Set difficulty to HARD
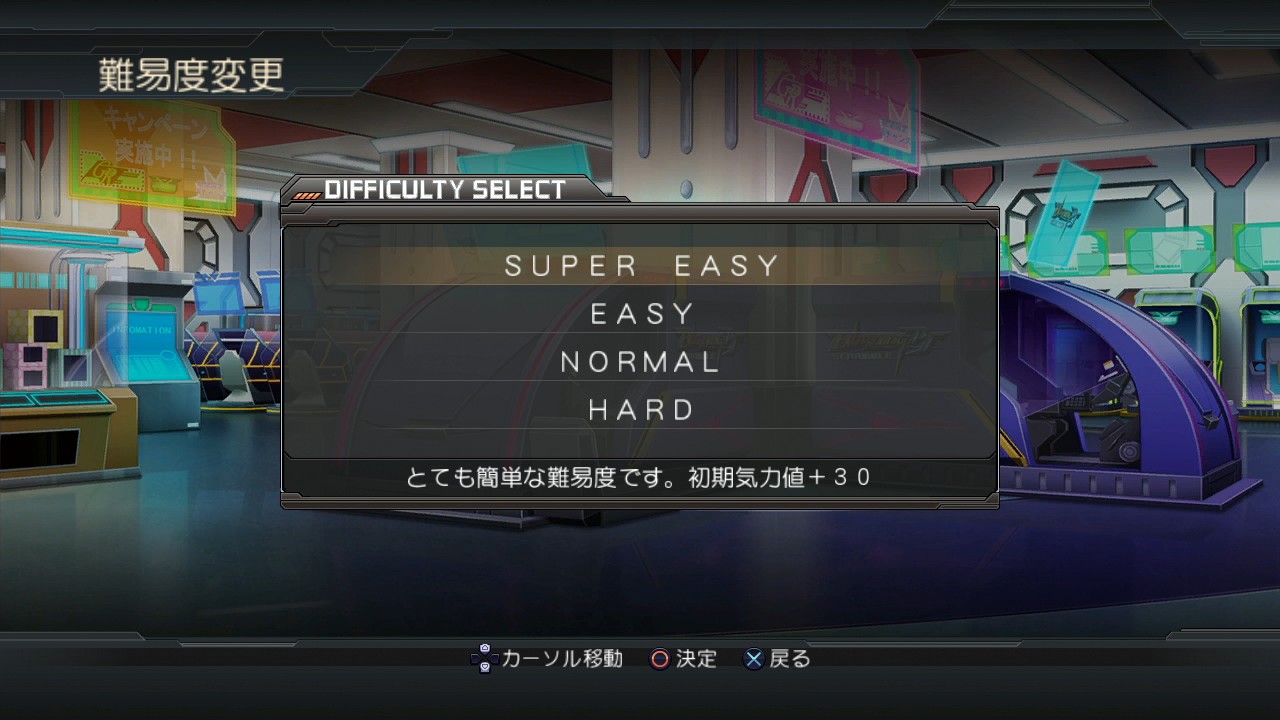The height and width of the screenshot is (720, 1280). 641,410
